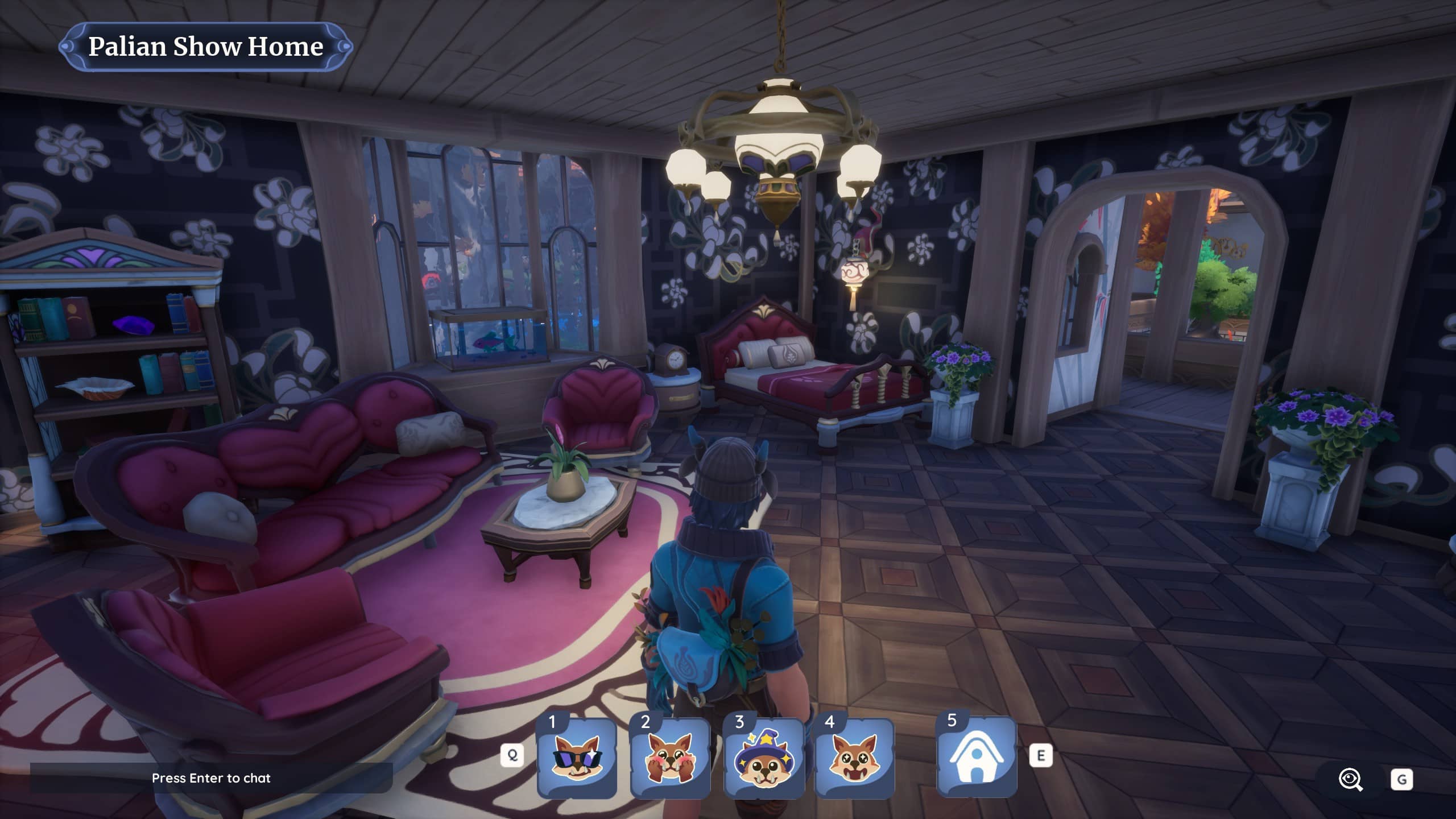Open the chat input box
Viewport: 1456px width, 819px height.
(211, 778)
